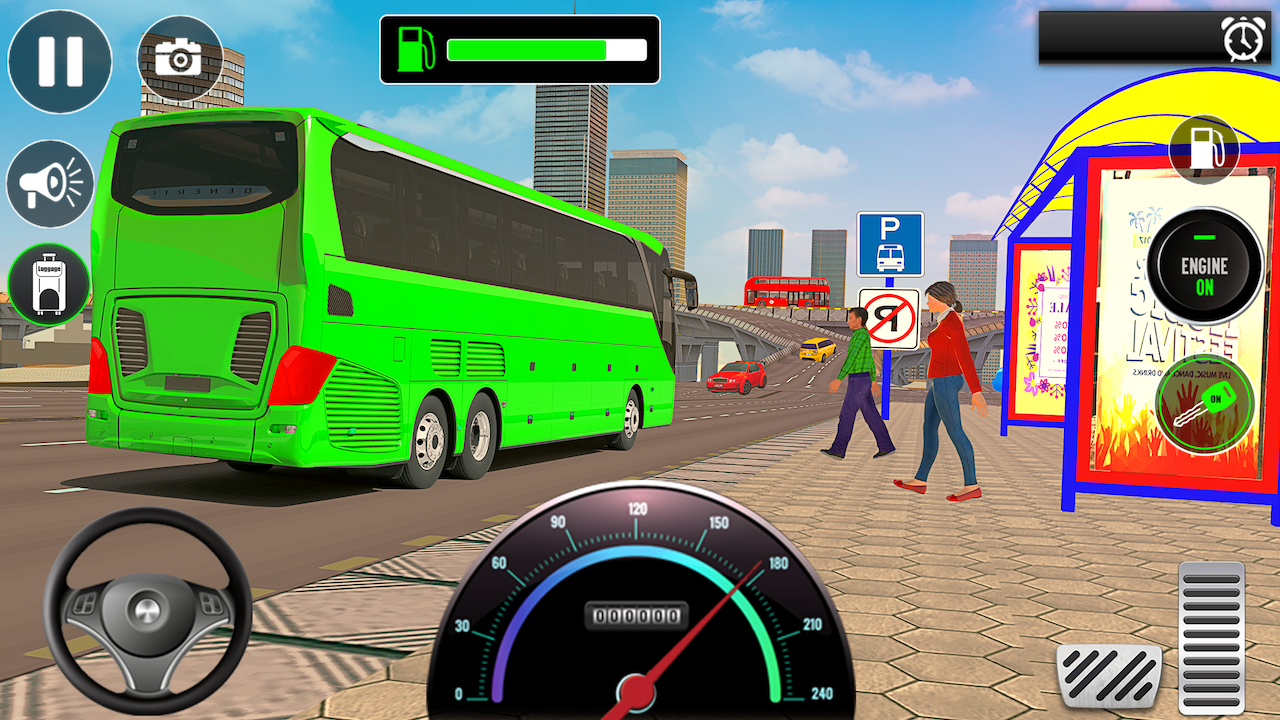Toggle the pause icon to resume gameplay
Viewport: 1280px width, 720px height.
(x=58, y=60)
